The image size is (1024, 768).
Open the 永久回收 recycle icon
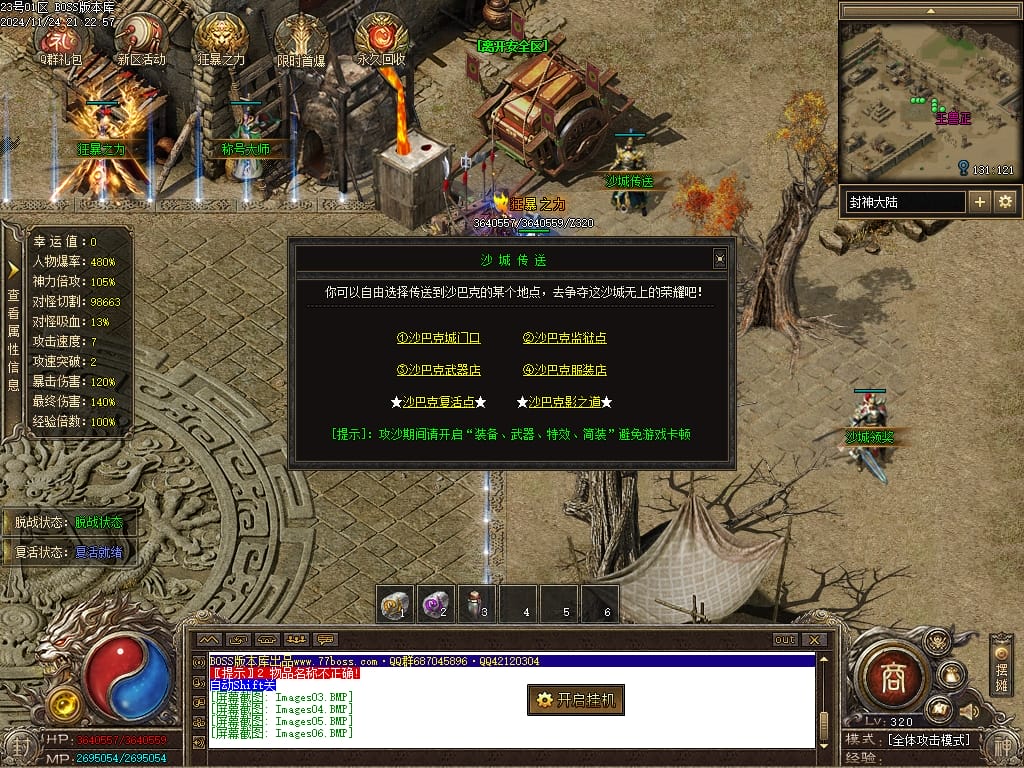point(381,40)
